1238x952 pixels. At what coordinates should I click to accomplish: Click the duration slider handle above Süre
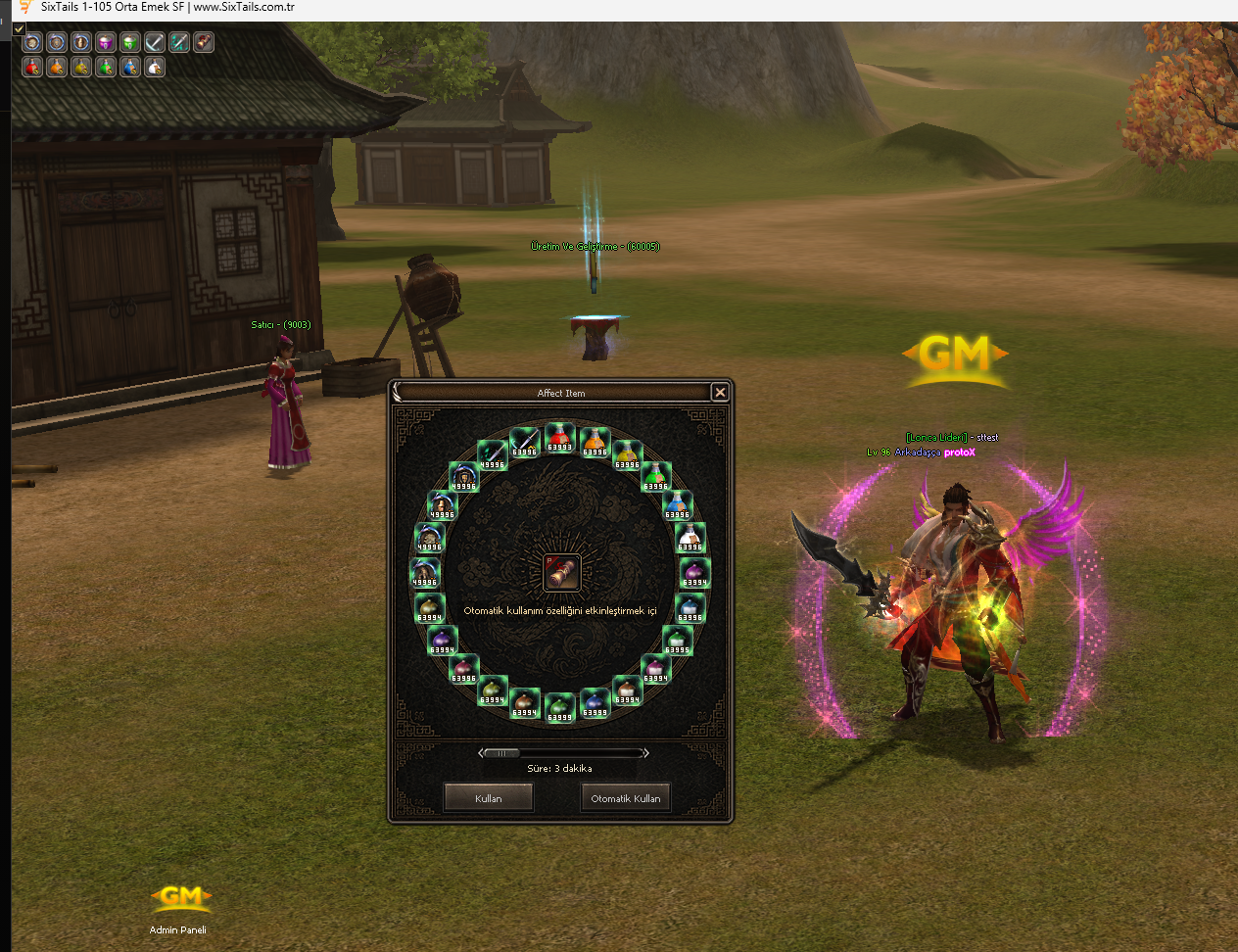coord(501,753)
